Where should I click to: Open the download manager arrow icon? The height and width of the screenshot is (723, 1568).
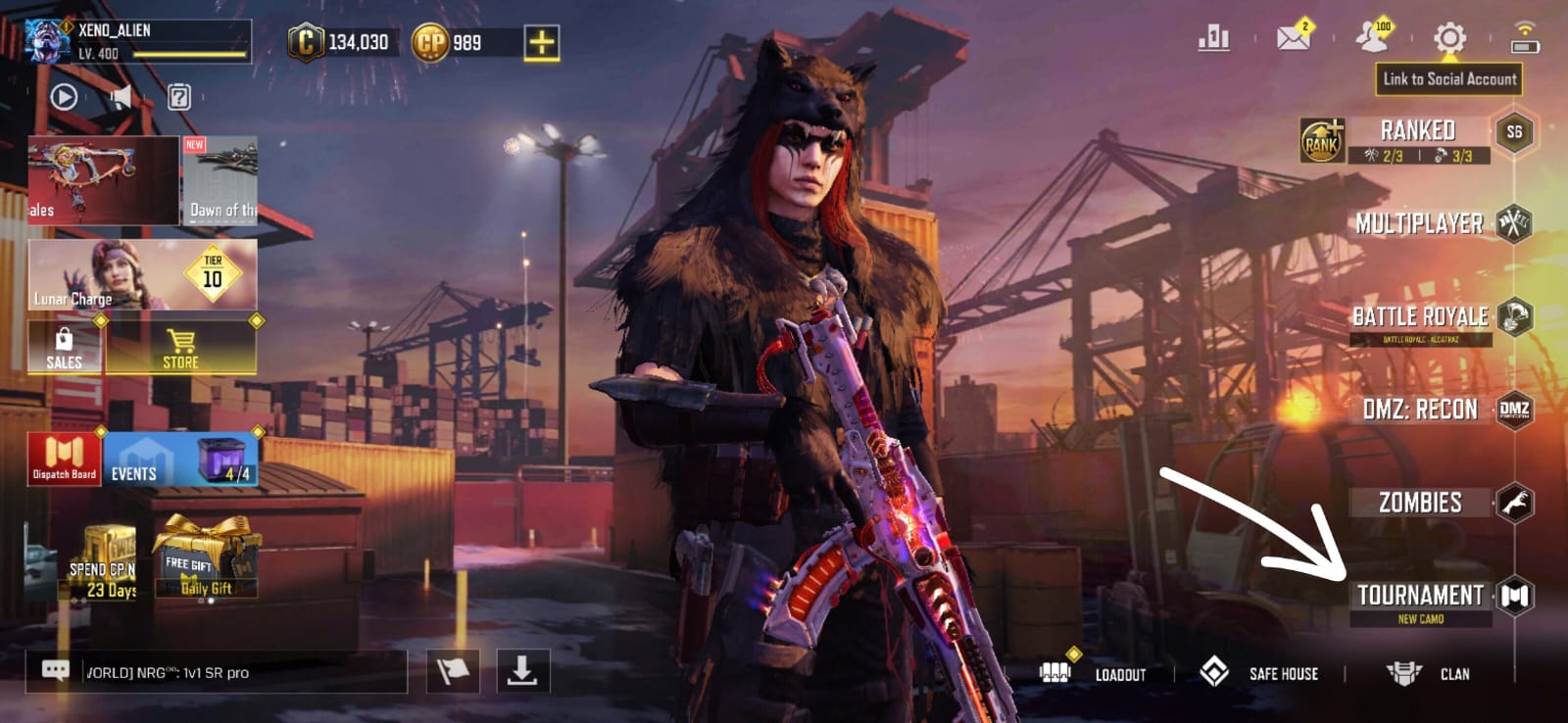click(522, 672)
